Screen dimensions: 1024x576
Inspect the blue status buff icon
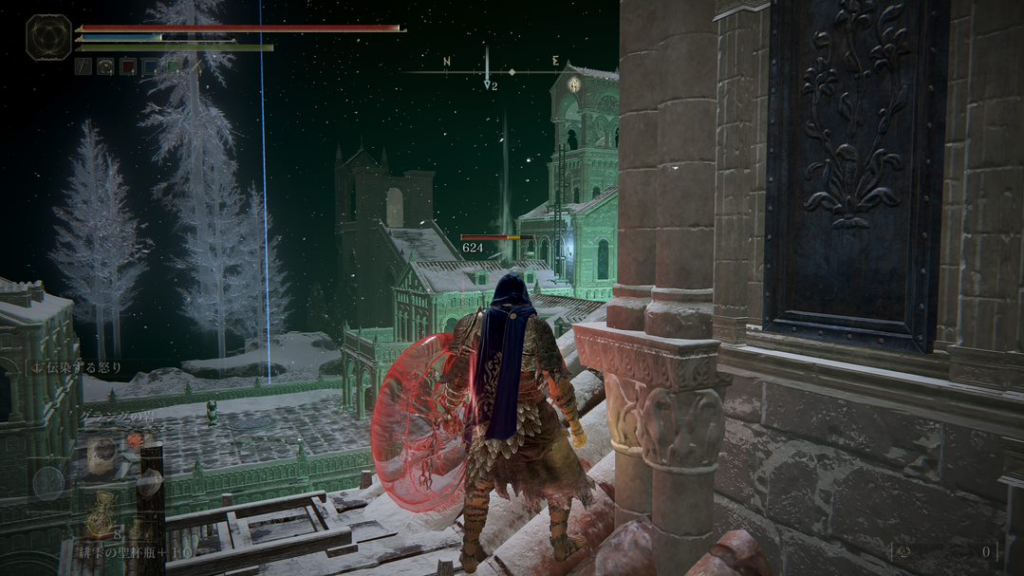click(x=150, y=67)
